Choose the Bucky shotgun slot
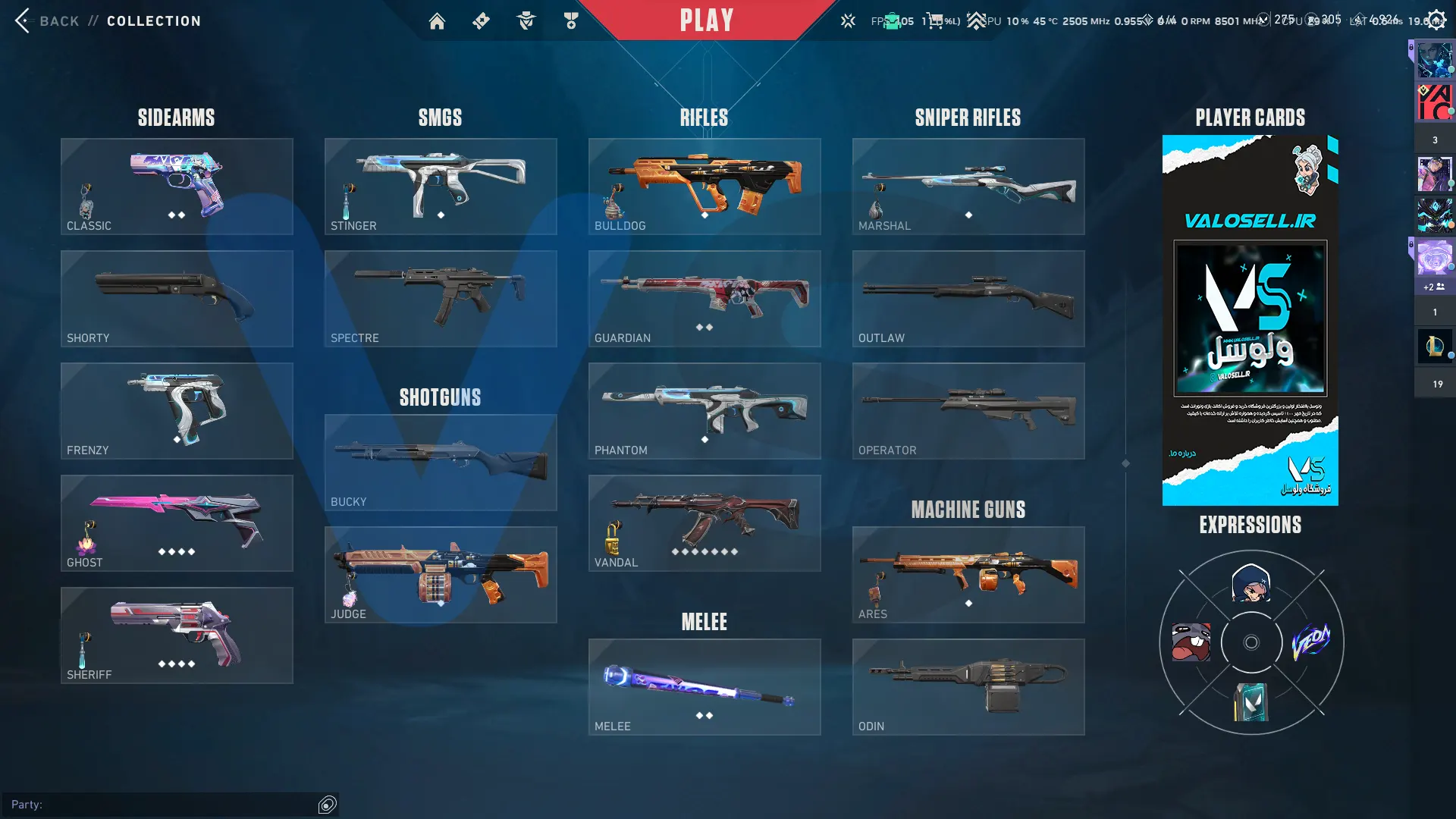This screenshot has width=1456, height=819. (441, 463)
